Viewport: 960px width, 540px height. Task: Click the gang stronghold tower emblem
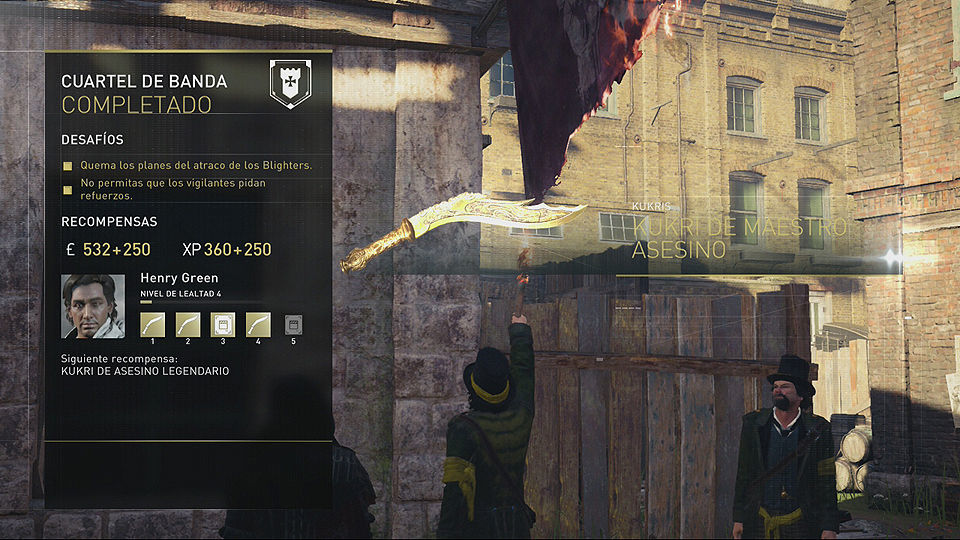click(290, 84)
